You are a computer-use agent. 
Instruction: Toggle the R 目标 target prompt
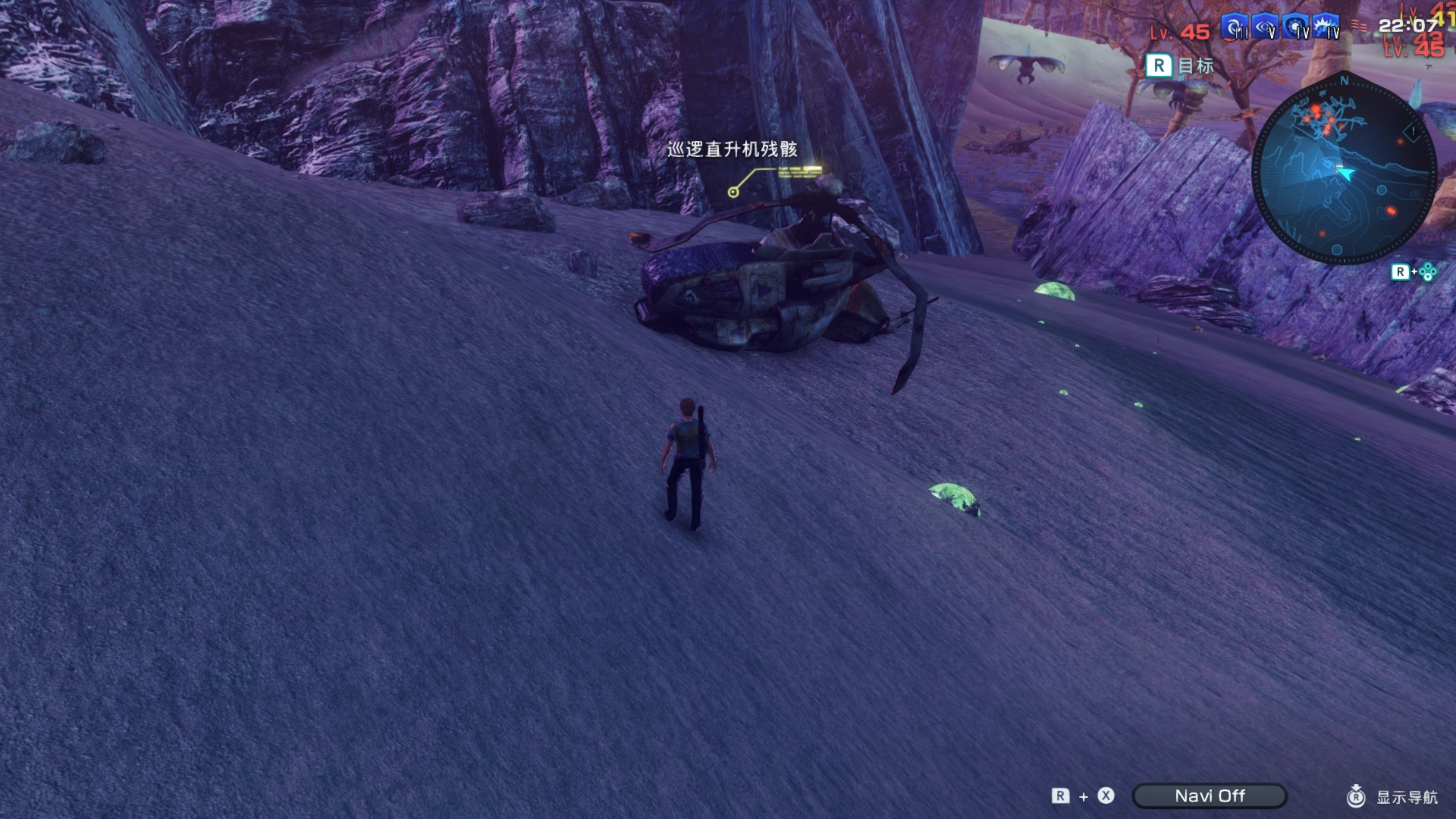1177,67
